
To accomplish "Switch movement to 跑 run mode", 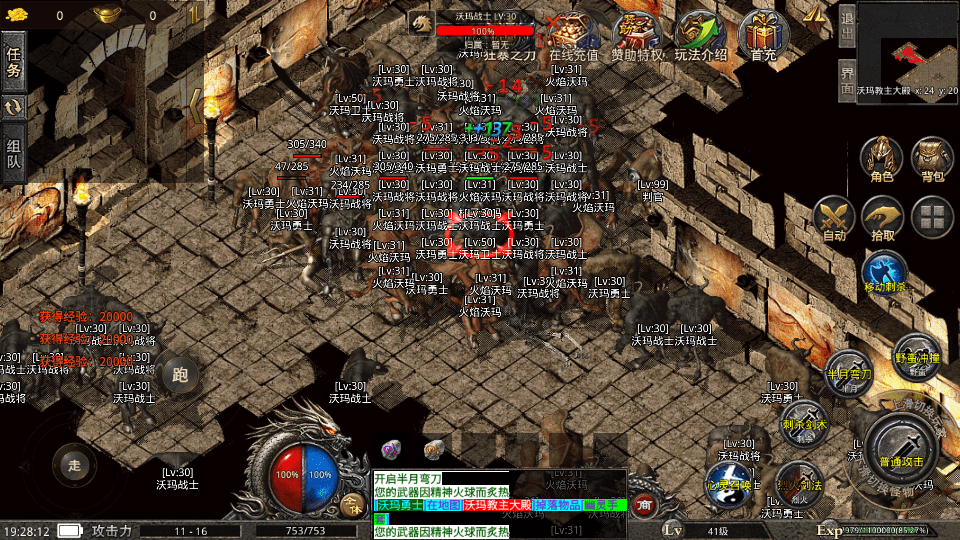I will click(180, 375).
